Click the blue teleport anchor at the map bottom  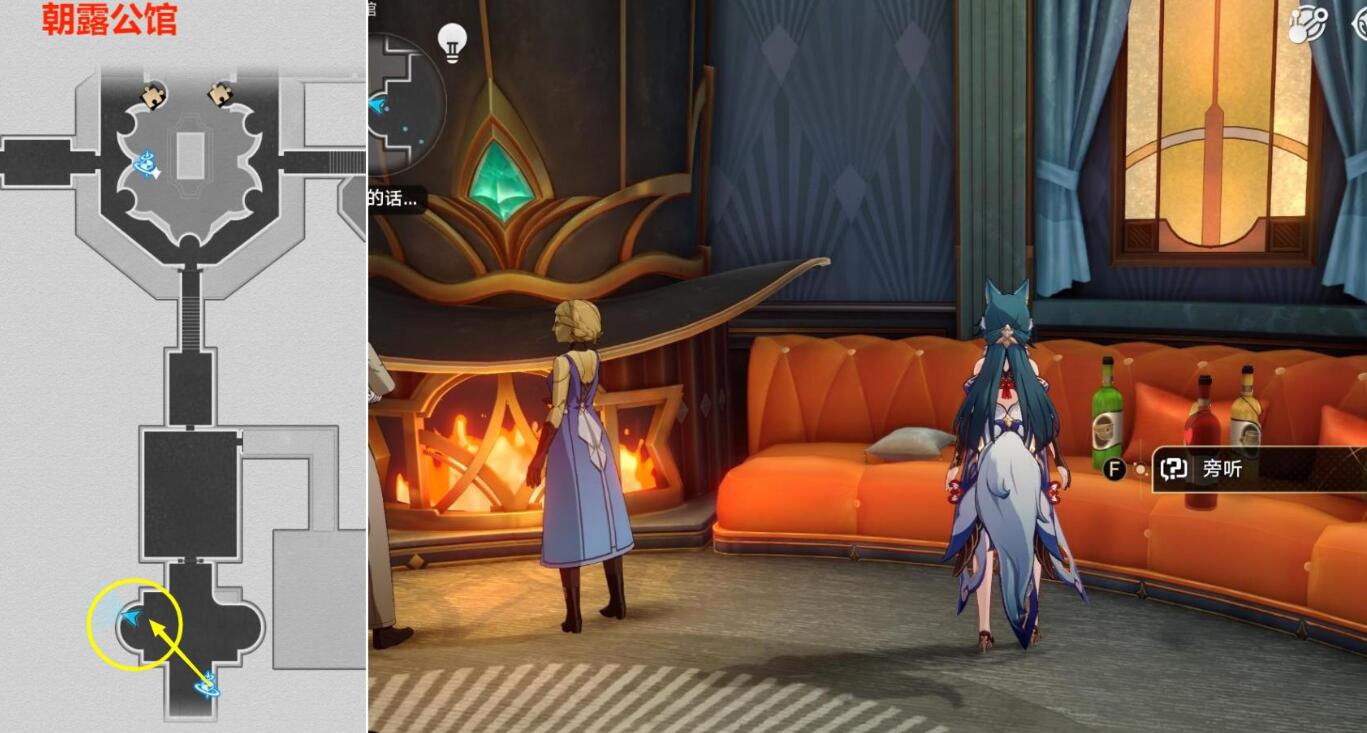(x=207, y=686)
